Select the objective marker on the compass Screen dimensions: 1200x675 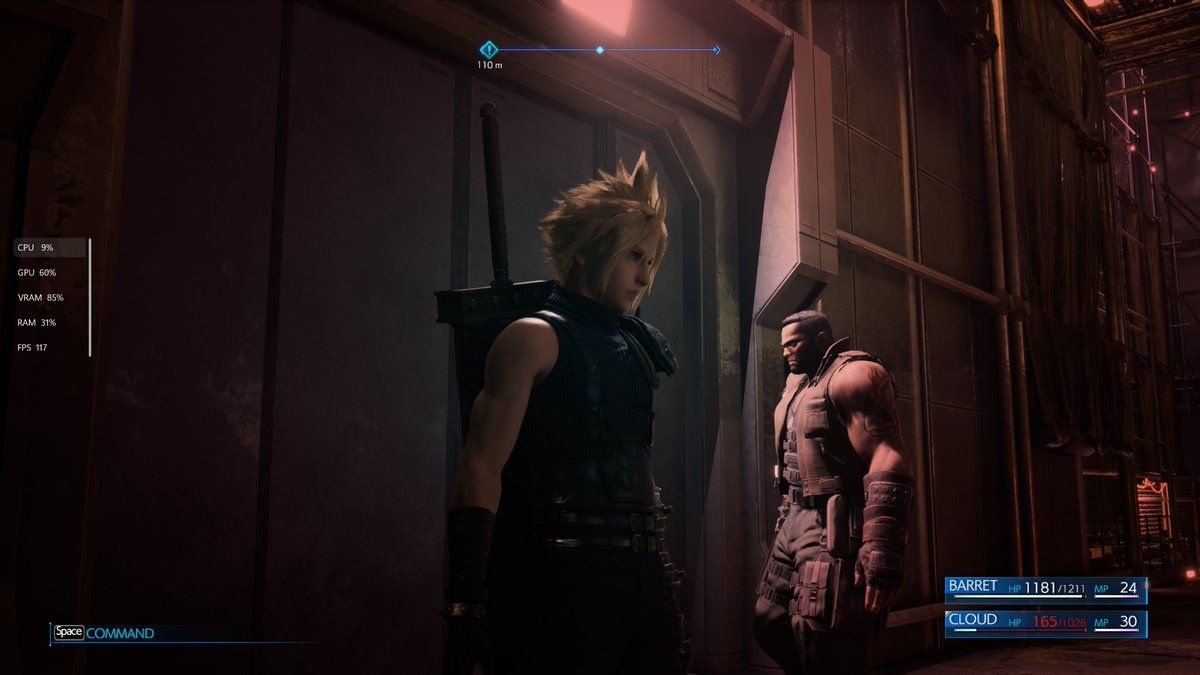pos(488,49)
